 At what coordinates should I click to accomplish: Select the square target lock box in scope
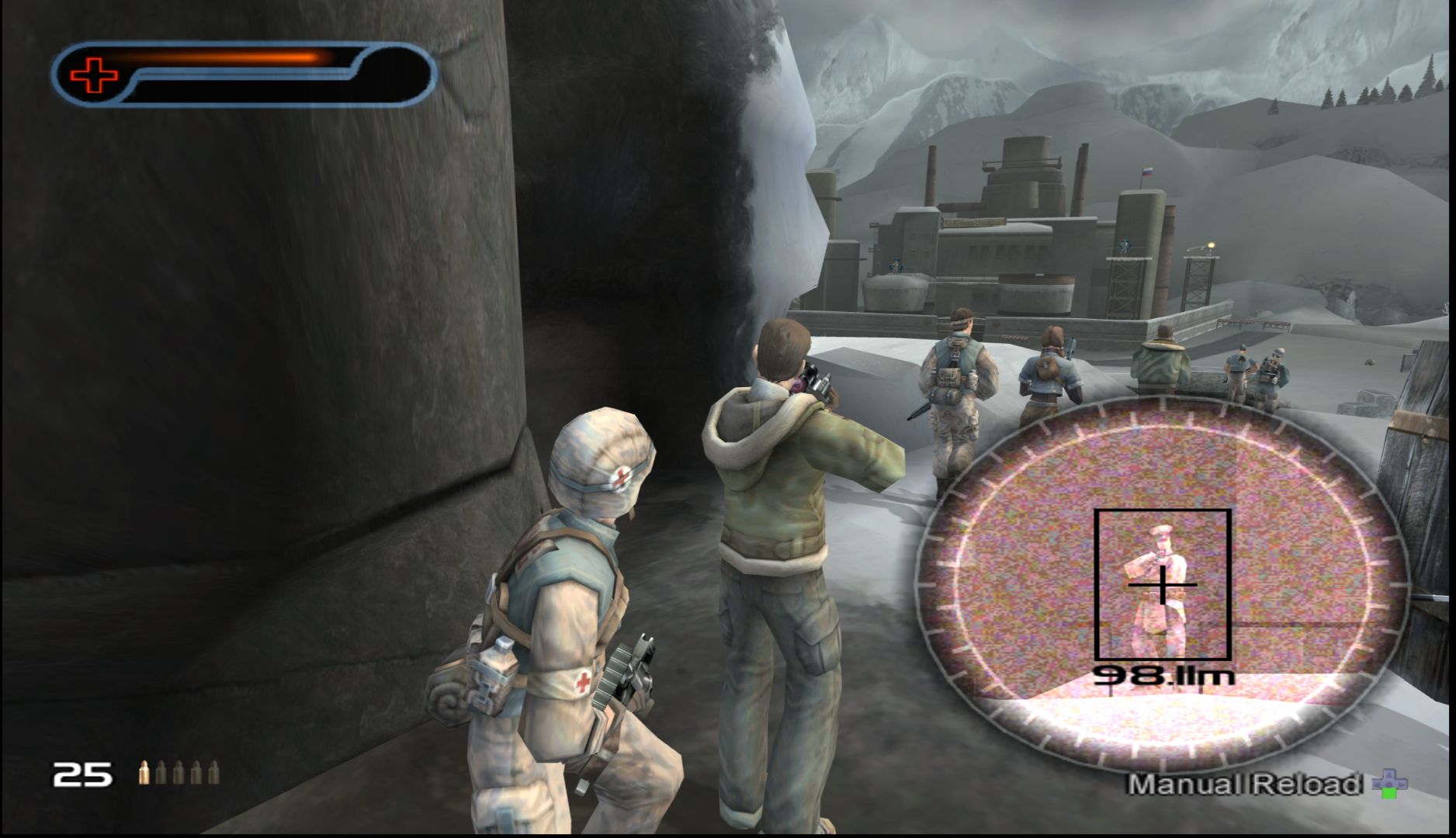1162,584
